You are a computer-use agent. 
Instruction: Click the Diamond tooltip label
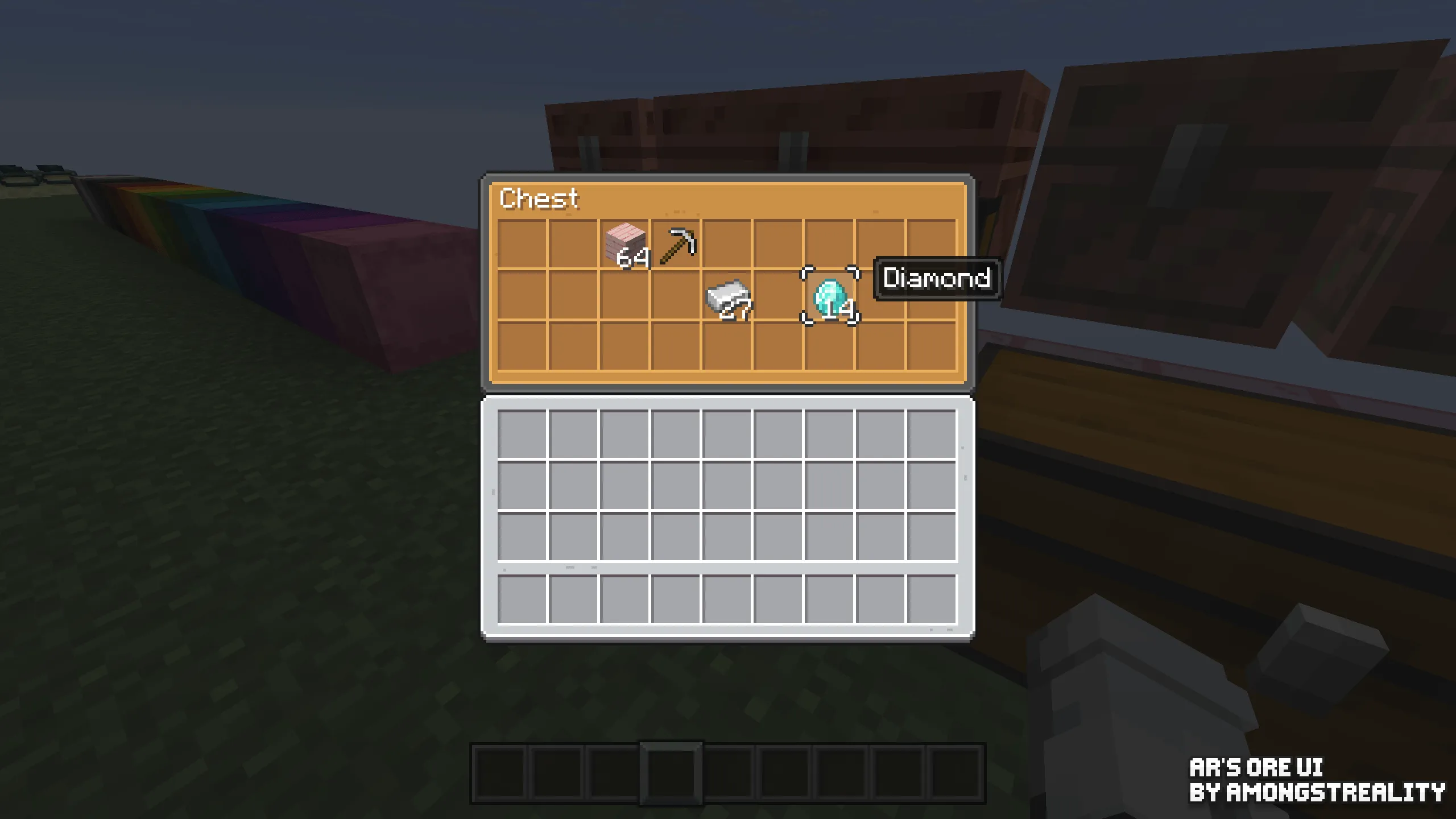pos(937,280)
